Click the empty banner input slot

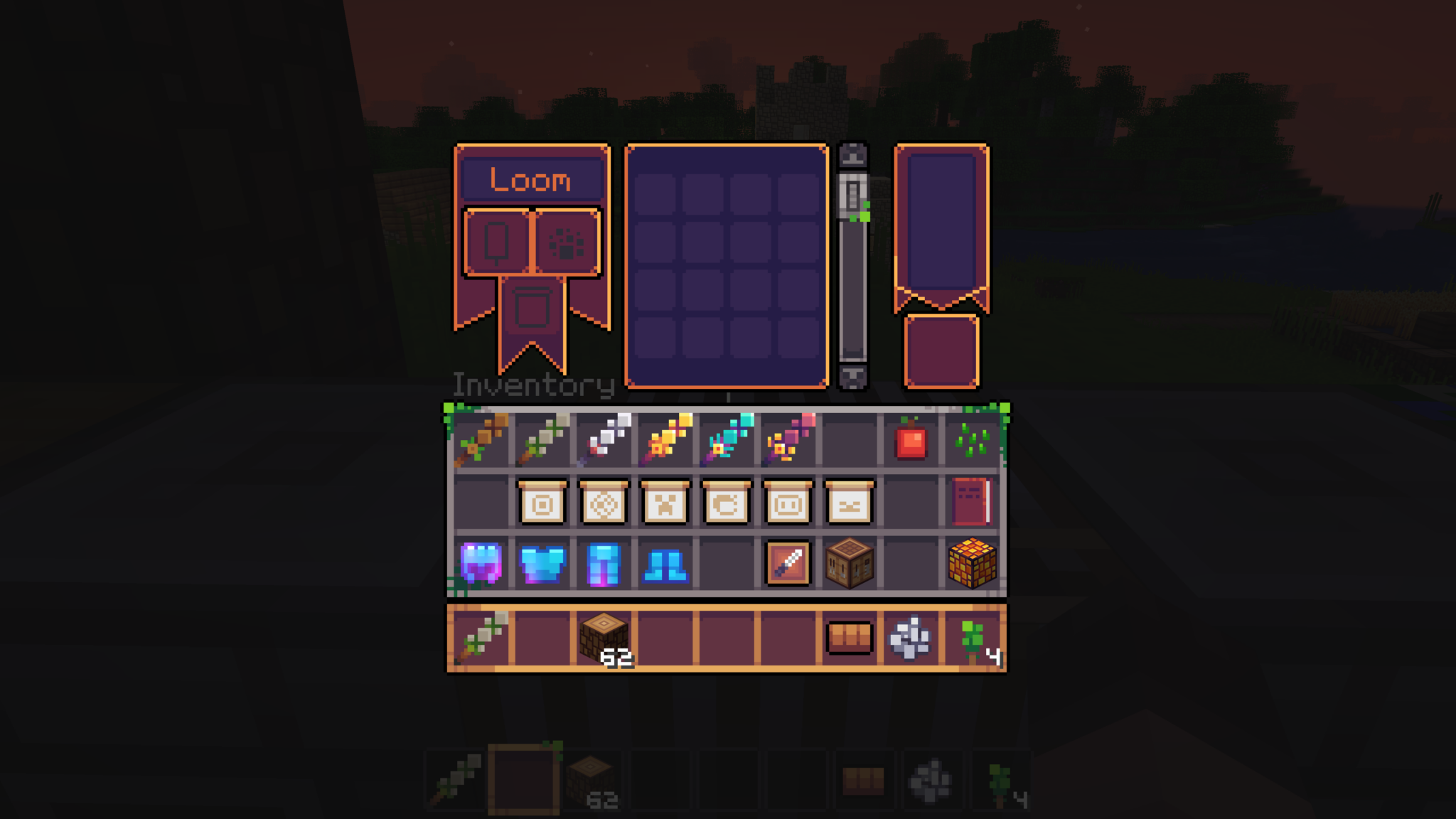coord(497,240)
